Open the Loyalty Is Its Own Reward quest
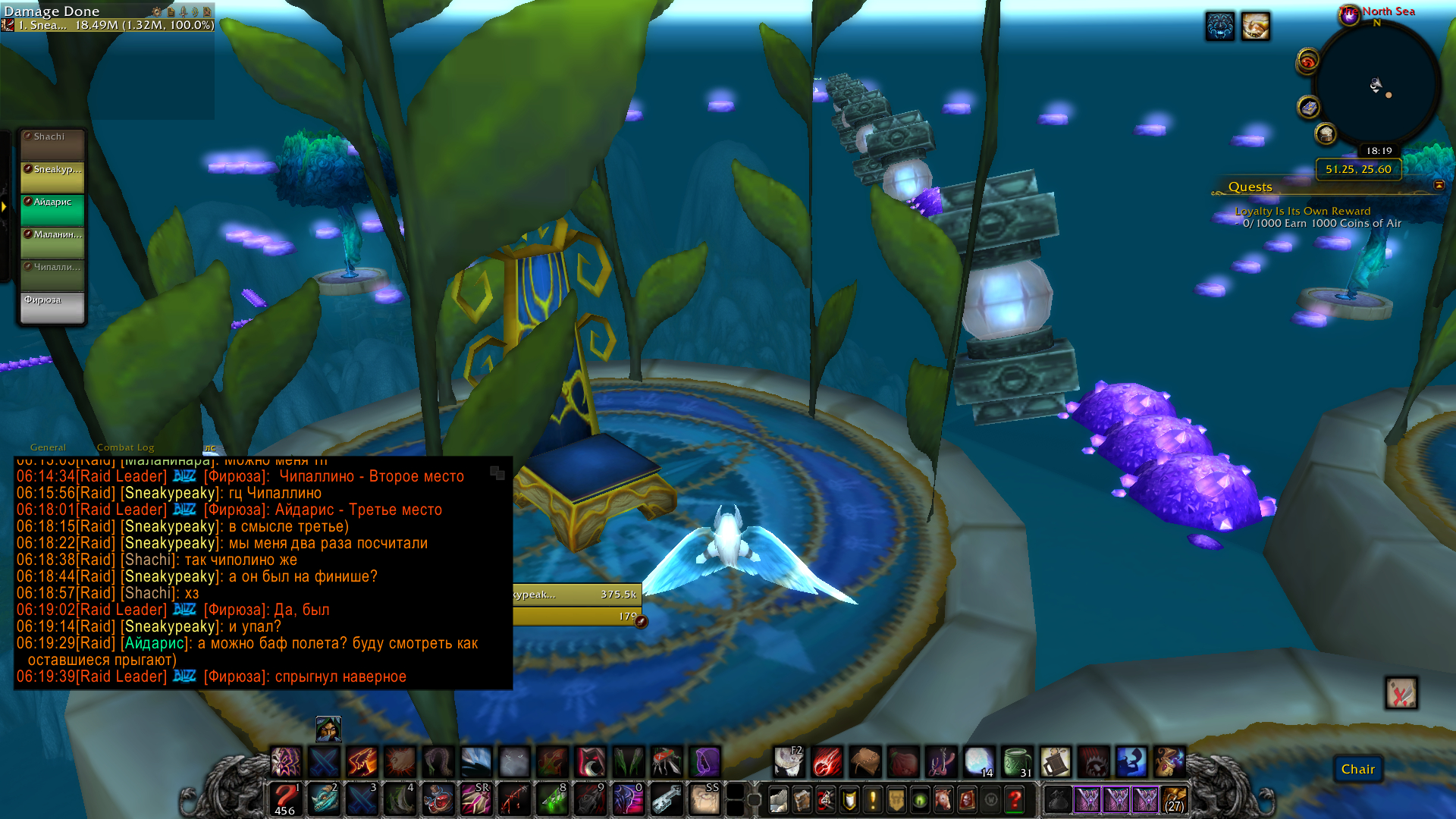The height and width of the screenshot is (819, 1456). [1302, 211]
